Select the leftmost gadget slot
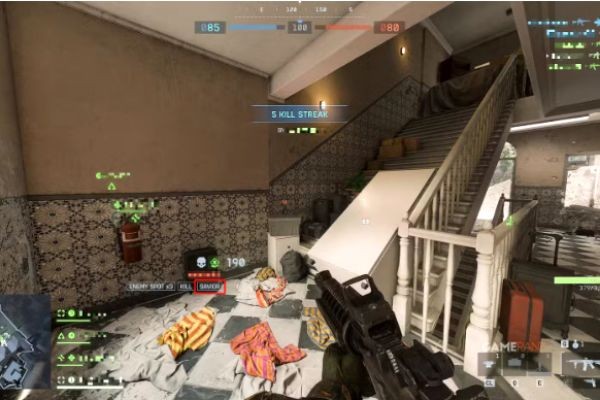 click(489, 364)
